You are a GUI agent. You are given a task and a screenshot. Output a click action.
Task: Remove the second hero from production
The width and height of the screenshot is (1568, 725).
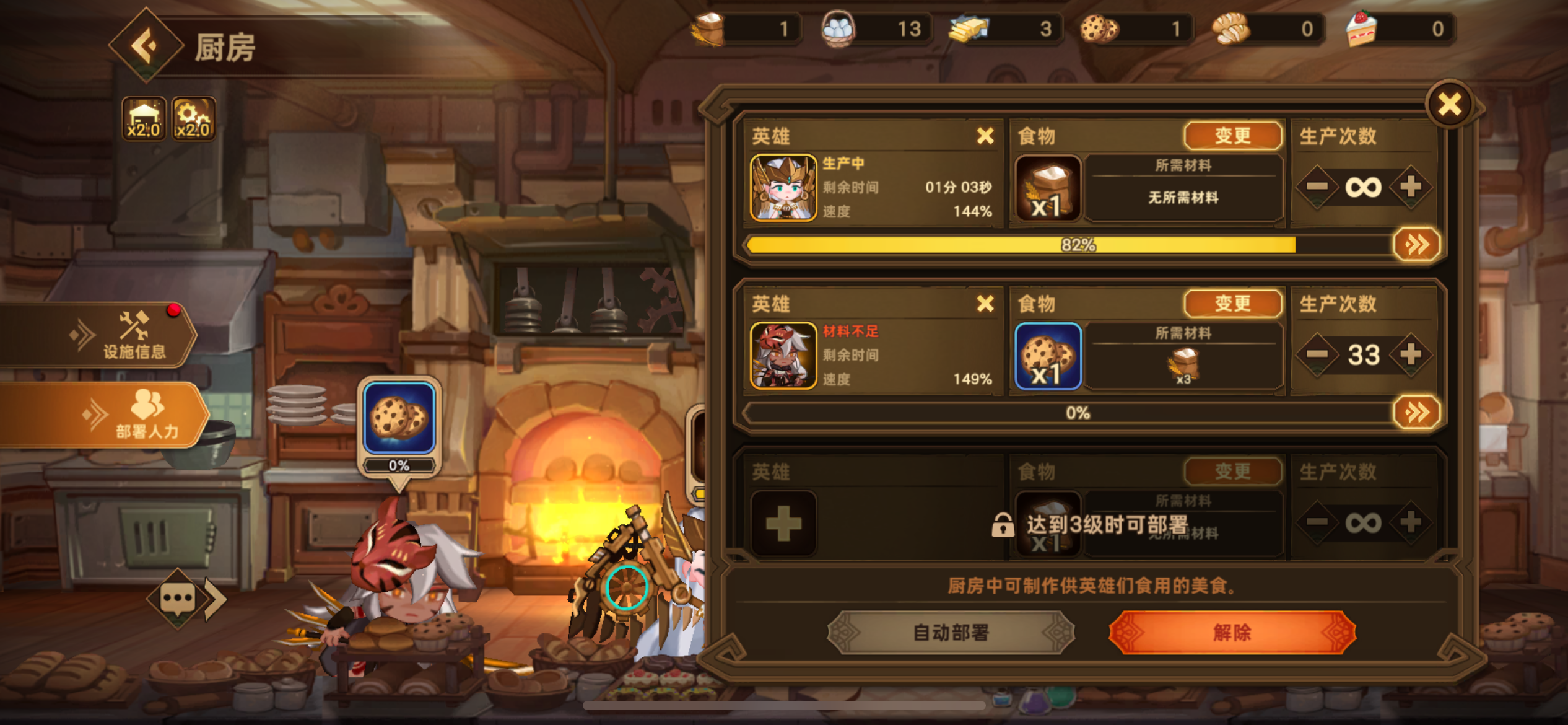pyautogui.click(x=986, y=304)
